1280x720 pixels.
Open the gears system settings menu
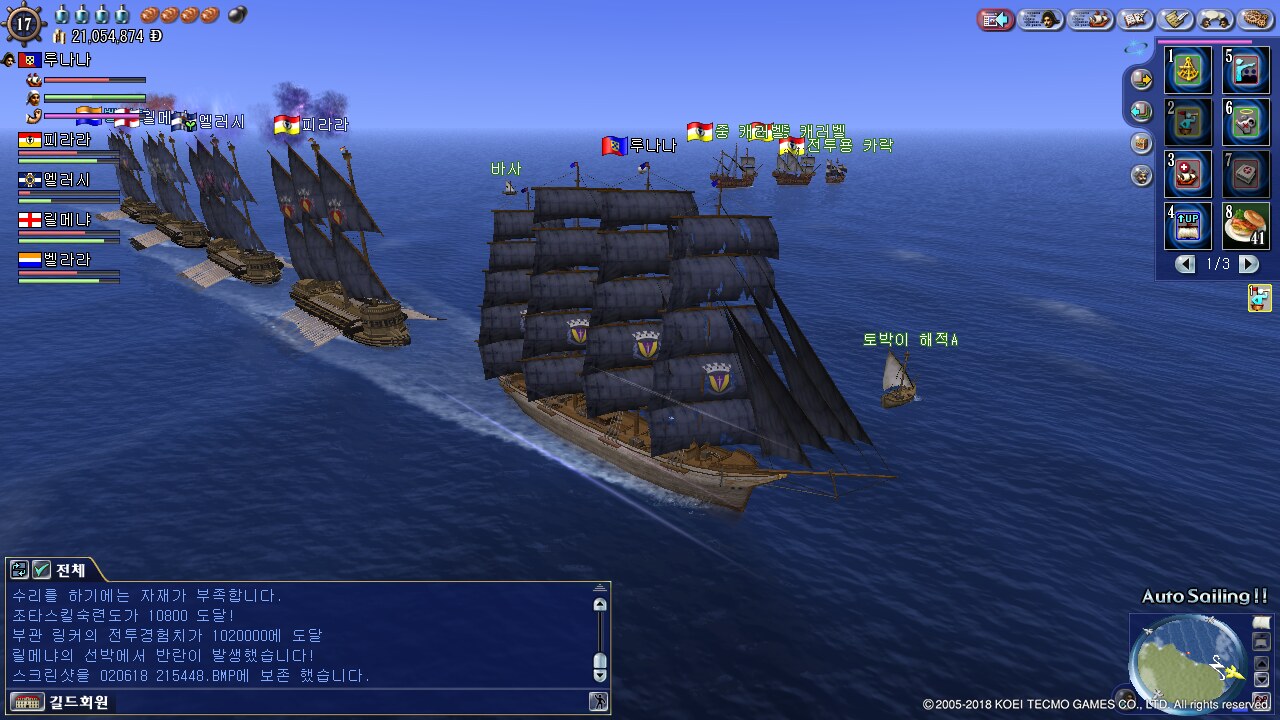click(1256, 19)
